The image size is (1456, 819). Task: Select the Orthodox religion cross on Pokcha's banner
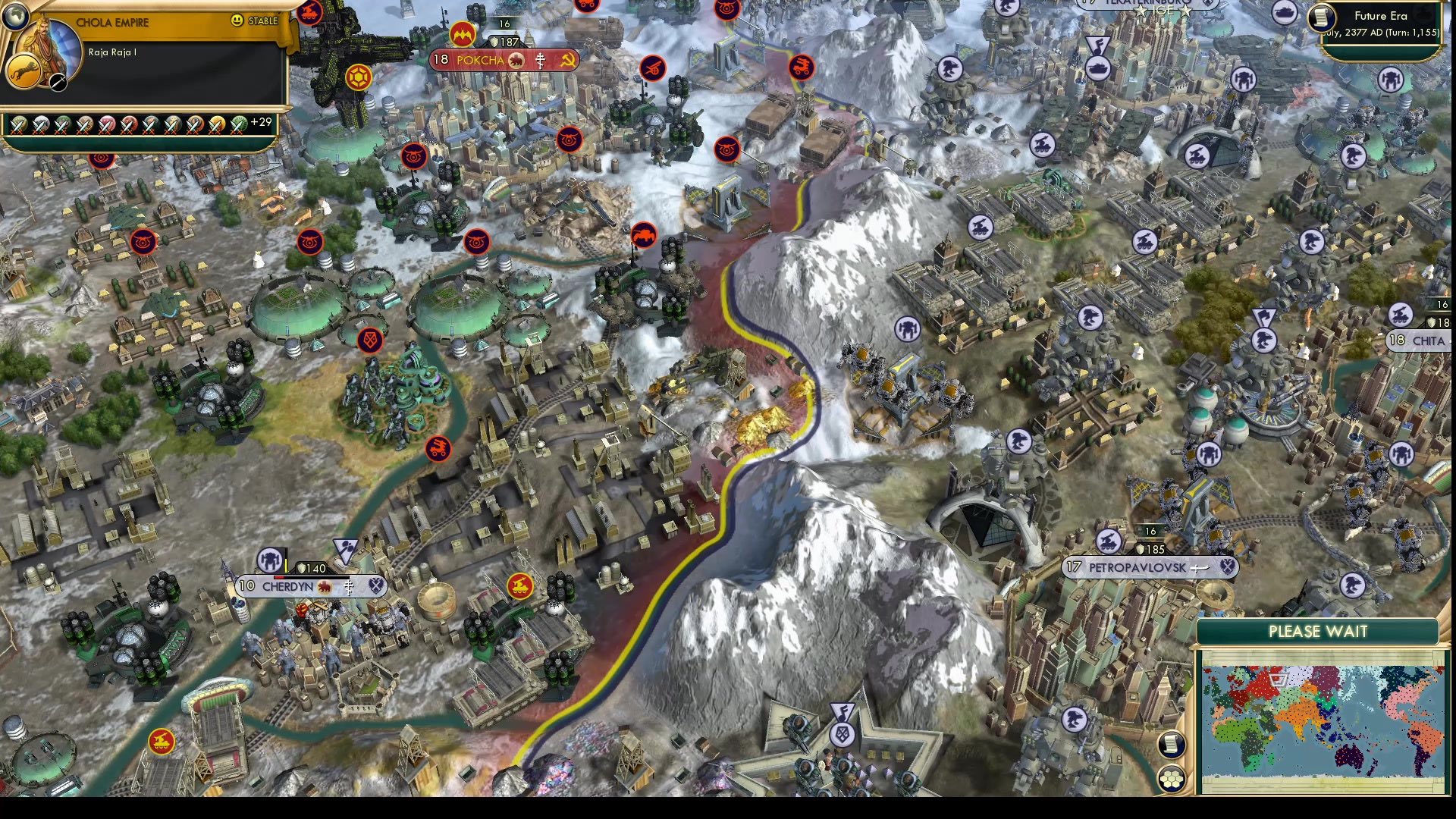(540, 59)
